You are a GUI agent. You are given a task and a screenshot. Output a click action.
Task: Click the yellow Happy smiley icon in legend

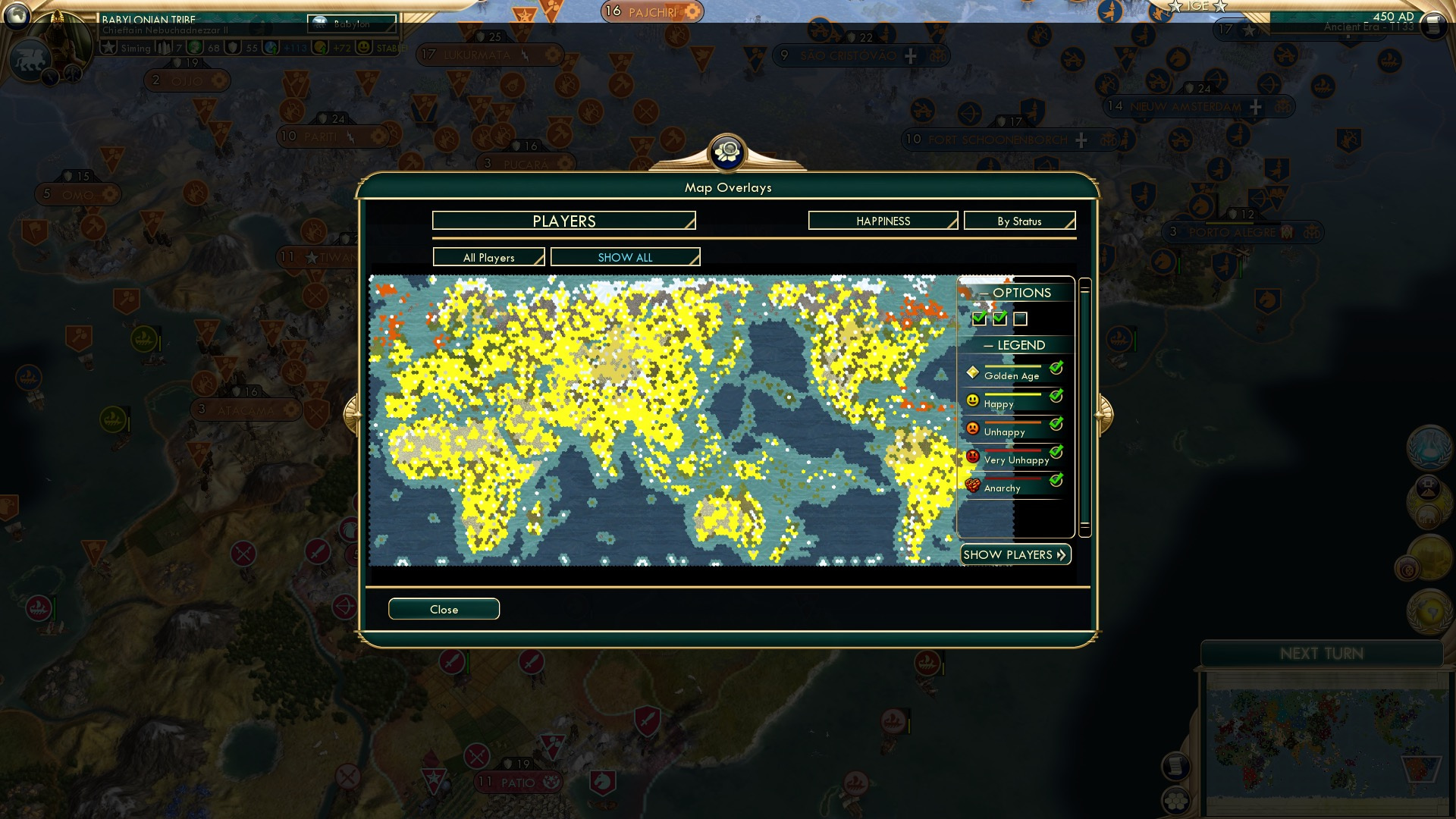(x=971, y=397)
